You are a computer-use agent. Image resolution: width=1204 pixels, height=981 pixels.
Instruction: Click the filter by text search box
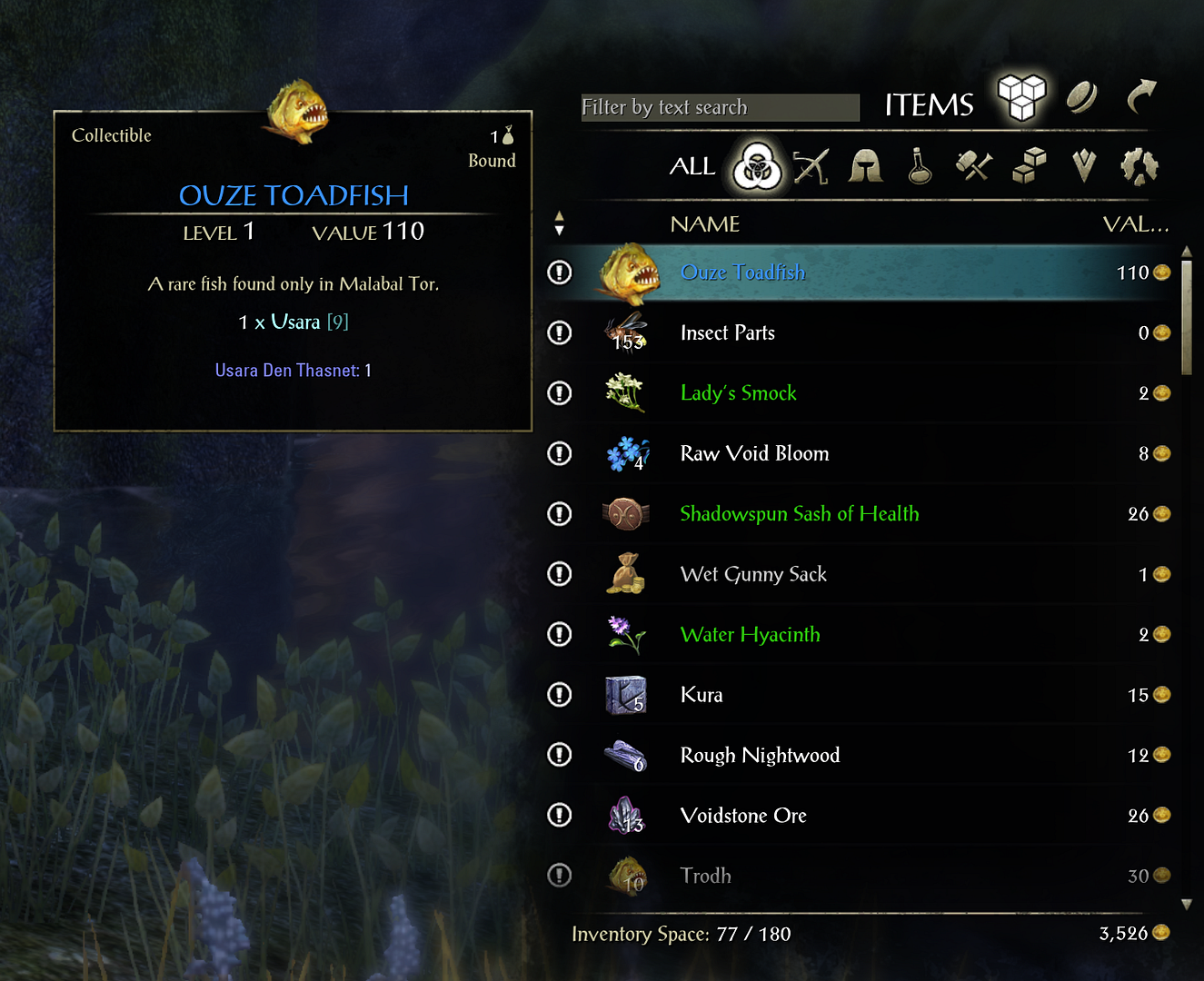[x=719, y=107]
